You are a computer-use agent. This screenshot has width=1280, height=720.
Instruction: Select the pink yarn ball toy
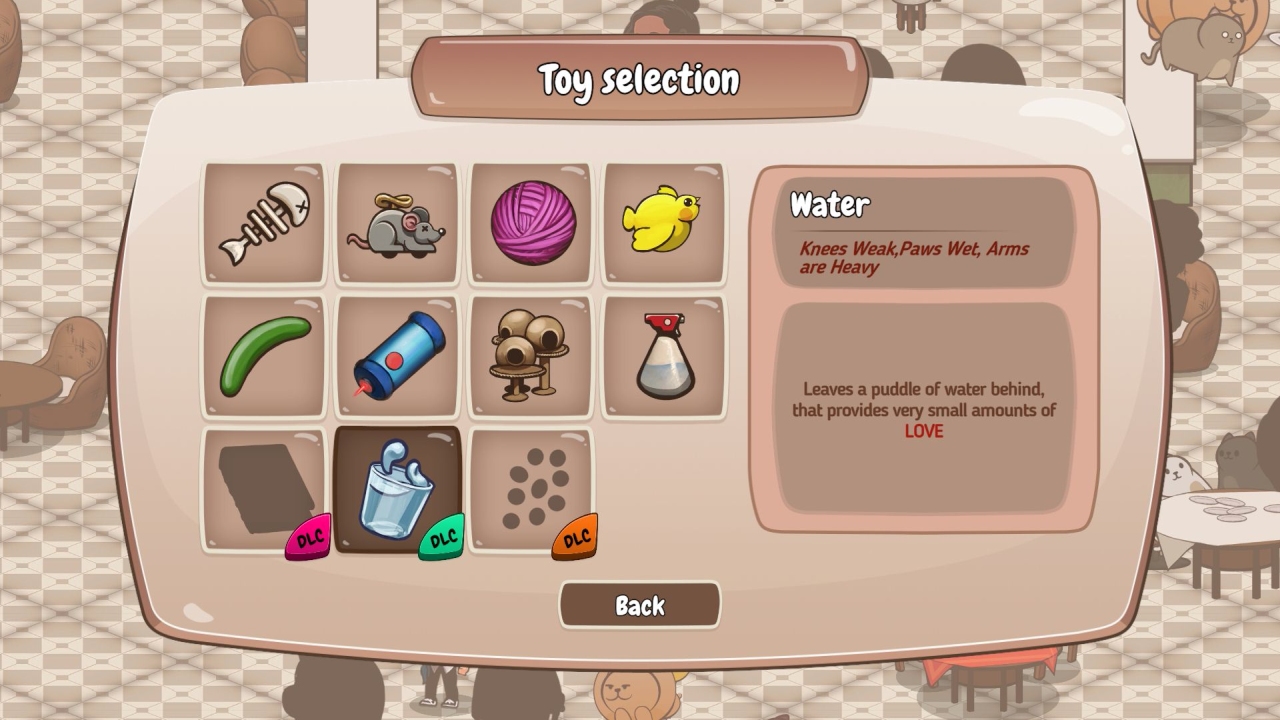pyautogui.click(x=530, y=221)
